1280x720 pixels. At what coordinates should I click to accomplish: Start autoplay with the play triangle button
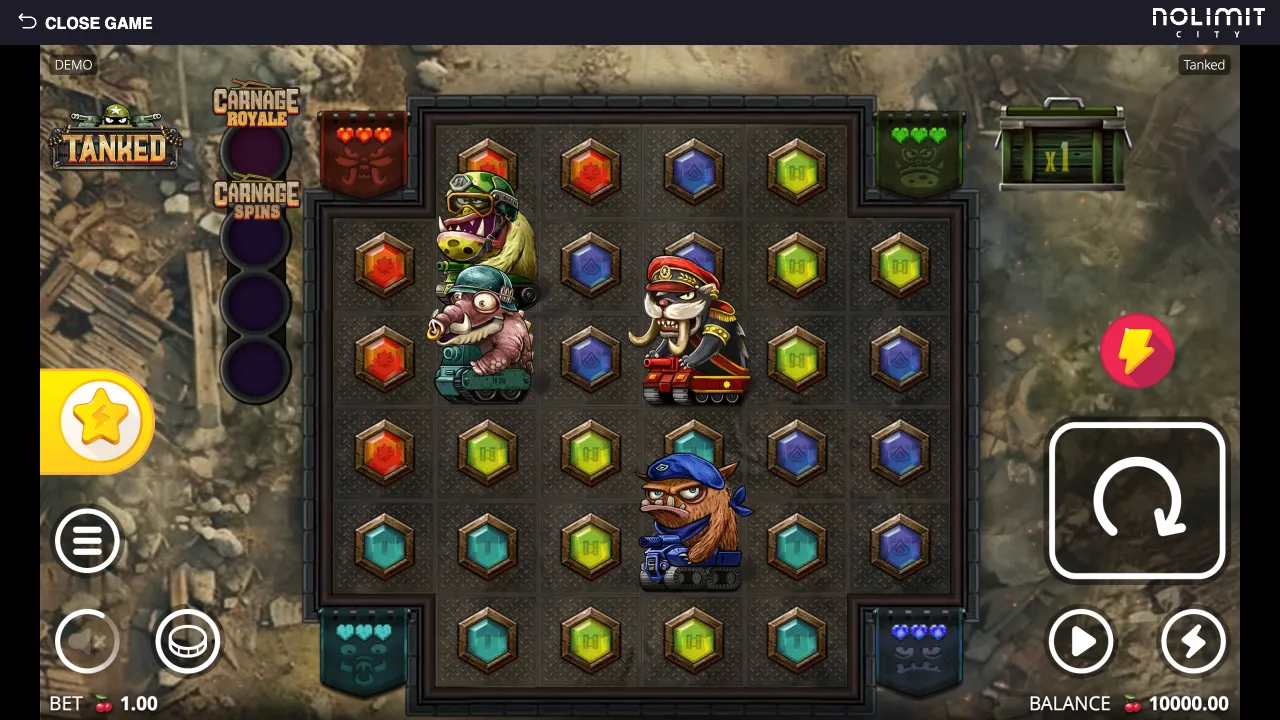tap(1081, 641)
